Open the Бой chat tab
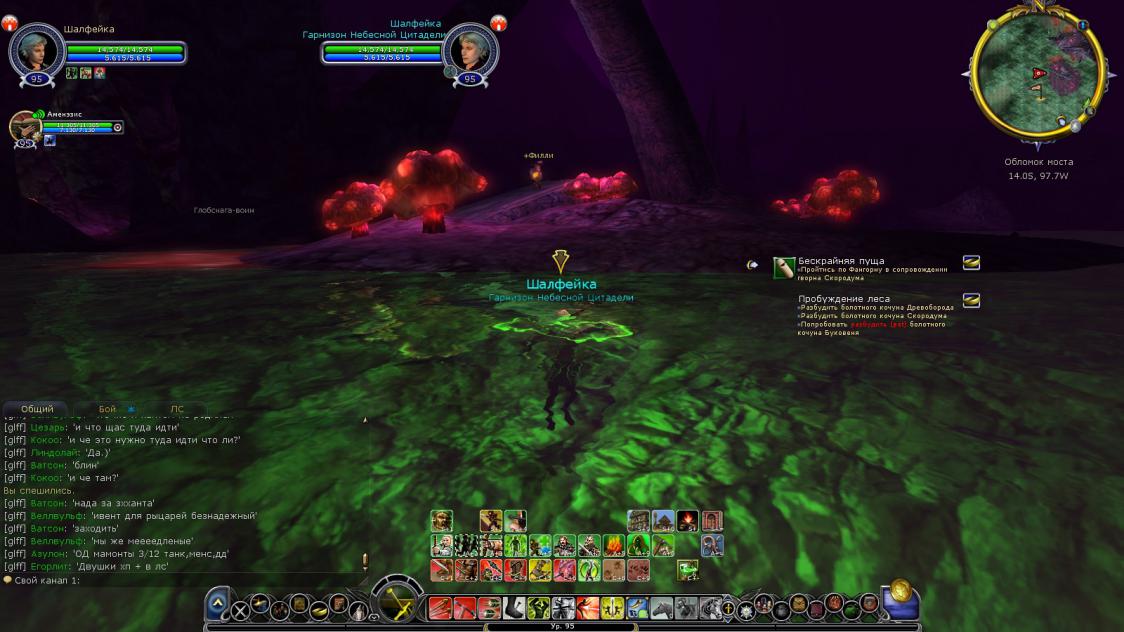Image resolution: width=1124 pixels, height=632 pixels. tap(107, 409)
